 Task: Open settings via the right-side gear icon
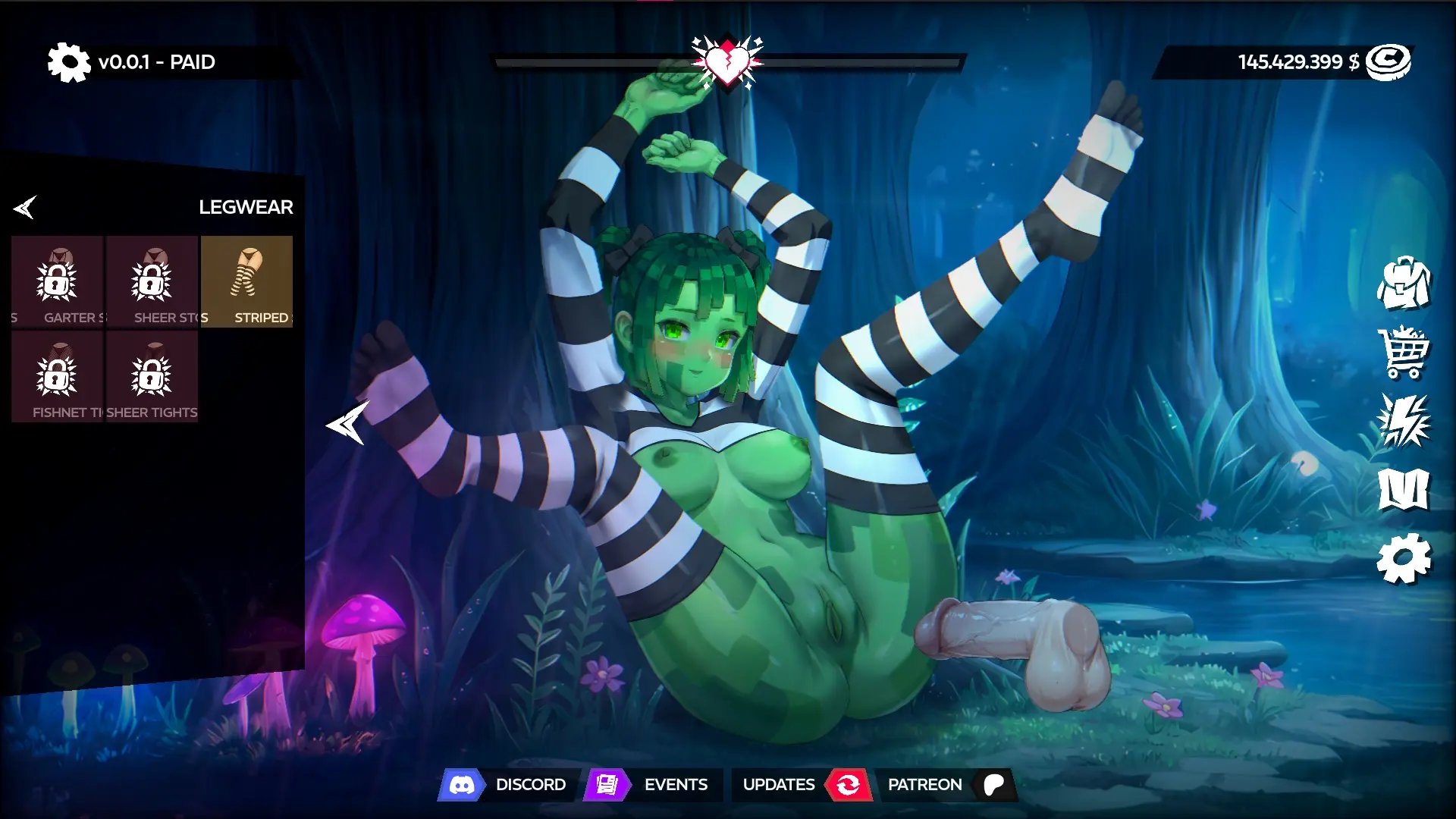point(1404,559)
